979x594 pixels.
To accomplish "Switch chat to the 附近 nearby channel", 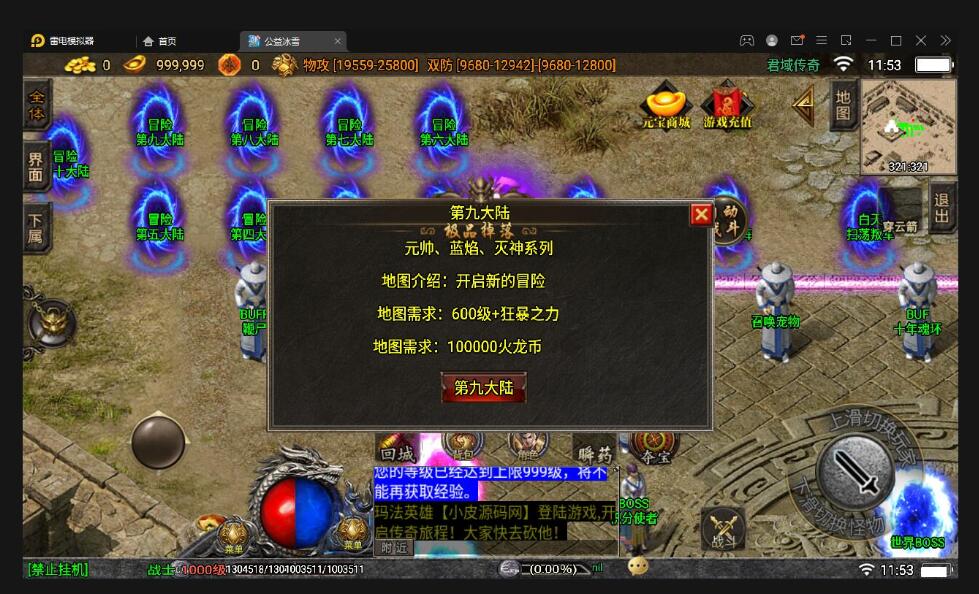I will click(x=392, y=547).
